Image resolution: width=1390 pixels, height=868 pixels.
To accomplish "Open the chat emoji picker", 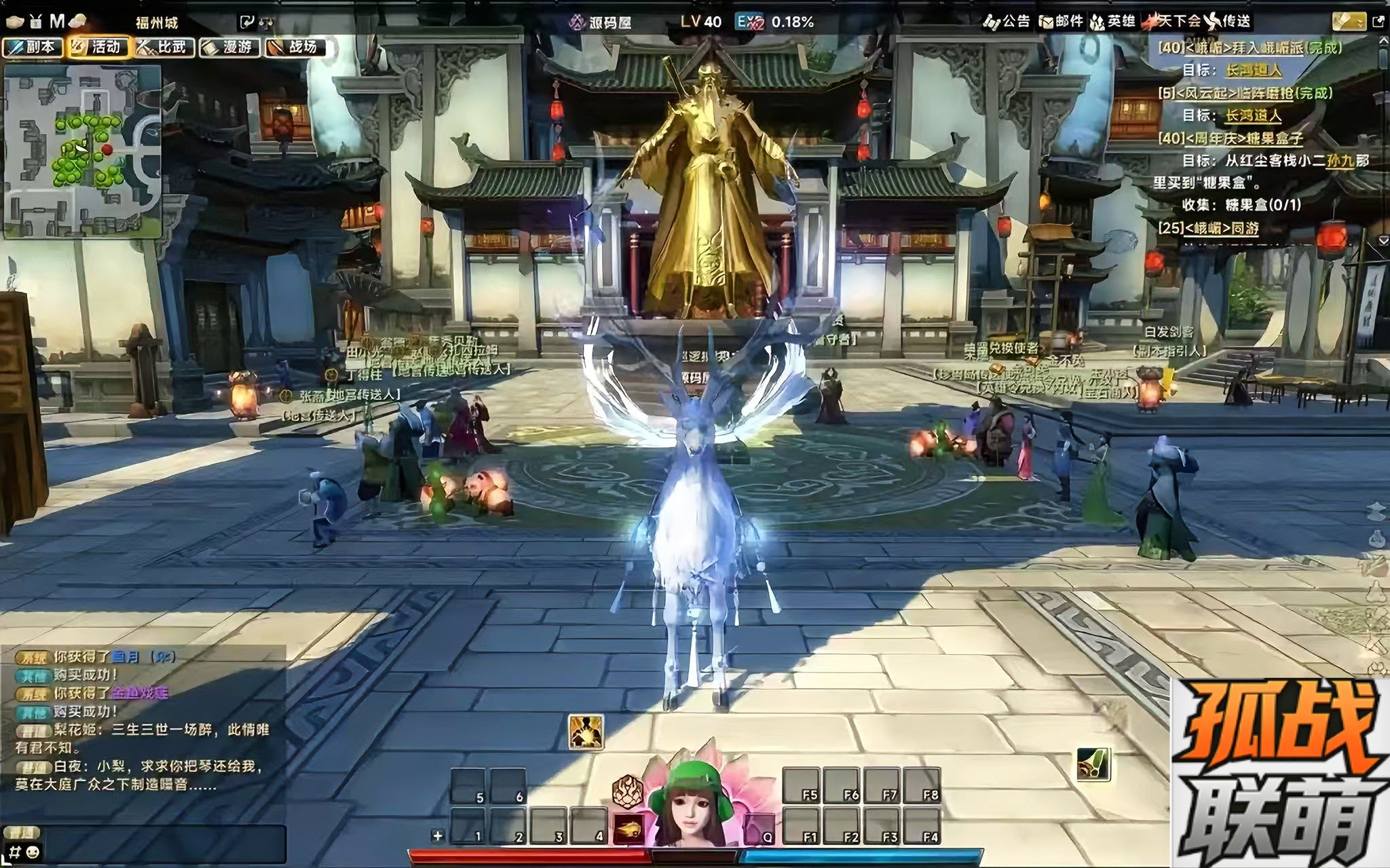I will click(33, 852).
